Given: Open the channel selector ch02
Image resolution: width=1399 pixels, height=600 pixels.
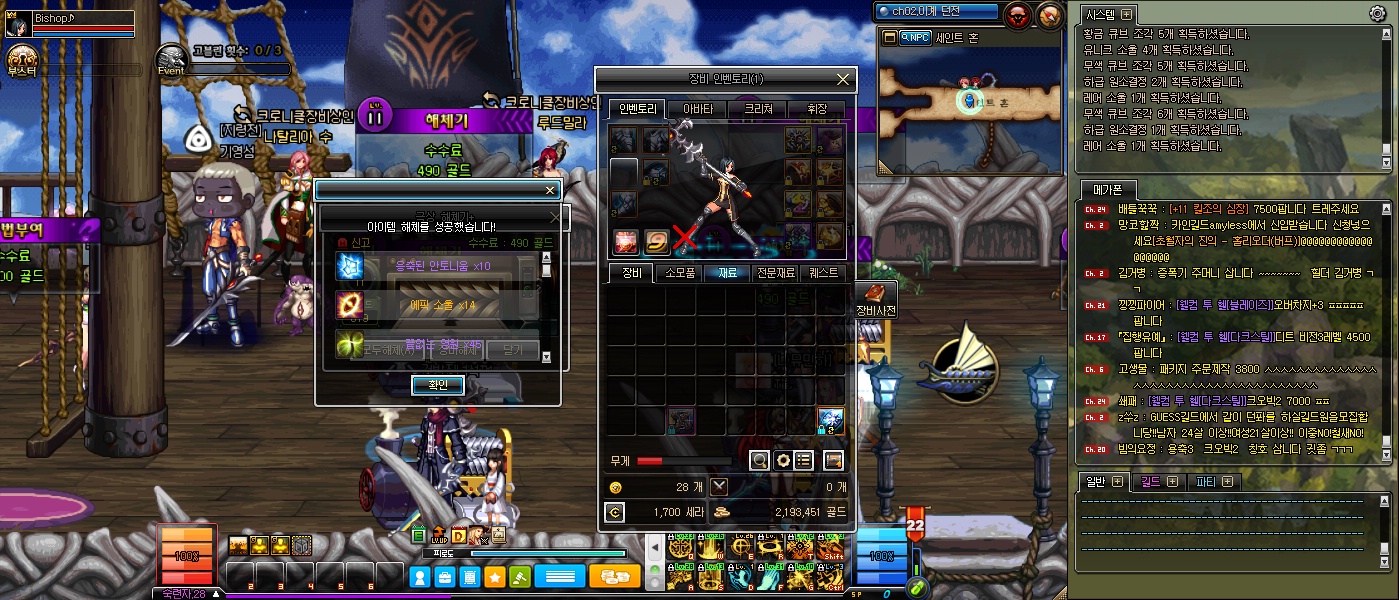Looking at the screenshot, I should pyautogui.click(x=936, y=12).
